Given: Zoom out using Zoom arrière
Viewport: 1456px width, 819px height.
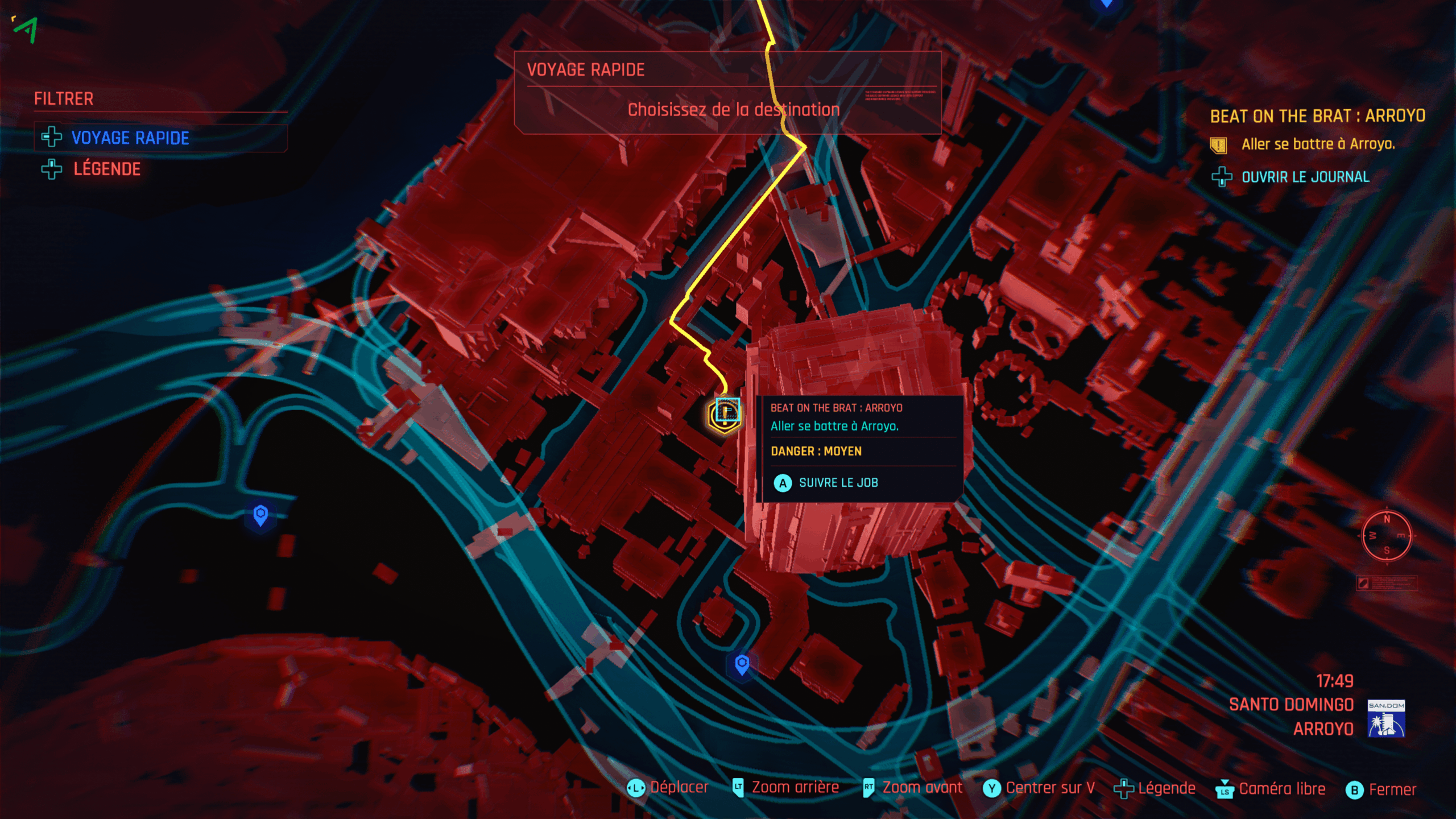Looking at the screenshot, I should 795,788.
